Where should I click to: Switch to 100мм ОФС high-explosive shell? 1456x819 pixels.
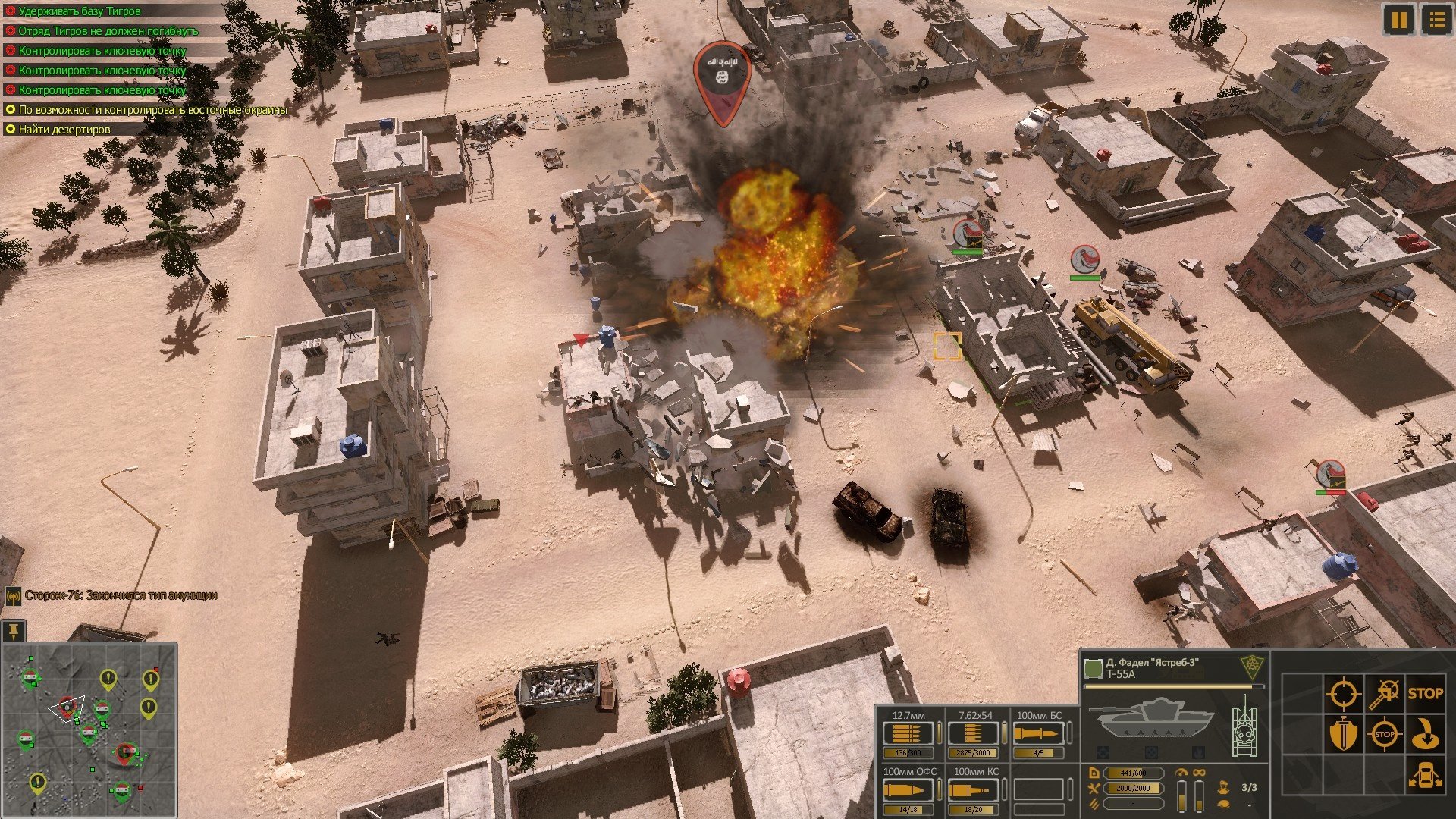click(908, 790)
